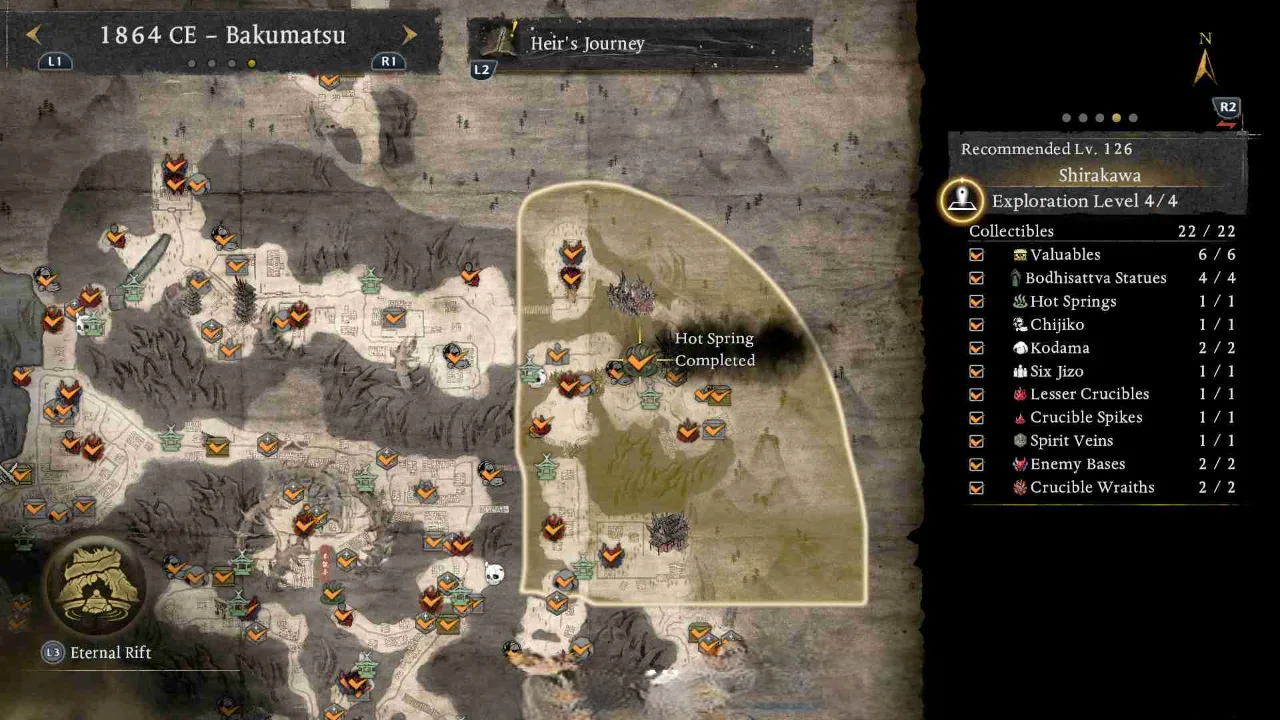This screenshot has width=1280, height=720.
Task: Select the Shirakawa region name
Action: [x=1099, y=175]
